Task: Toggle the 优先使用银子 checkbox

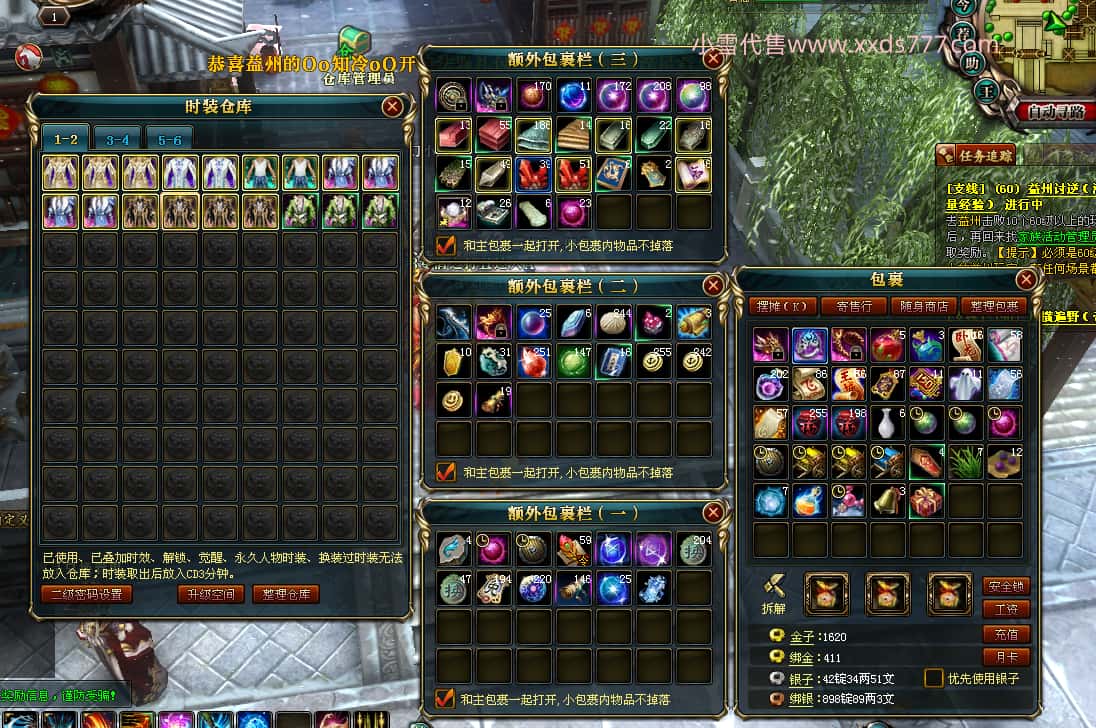Action: [x=934, y=678]
